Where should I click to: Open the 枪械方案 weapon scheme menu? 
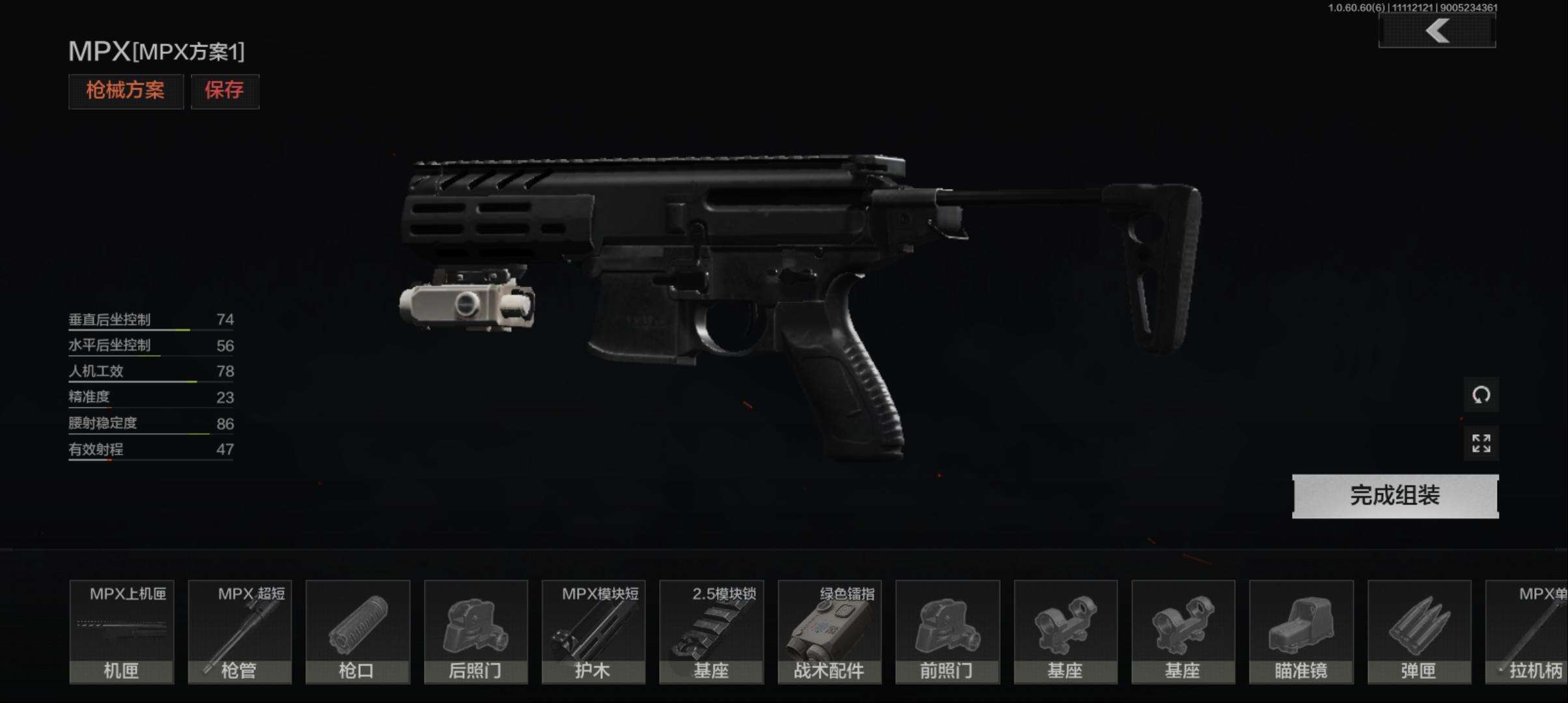click(126, 90)
